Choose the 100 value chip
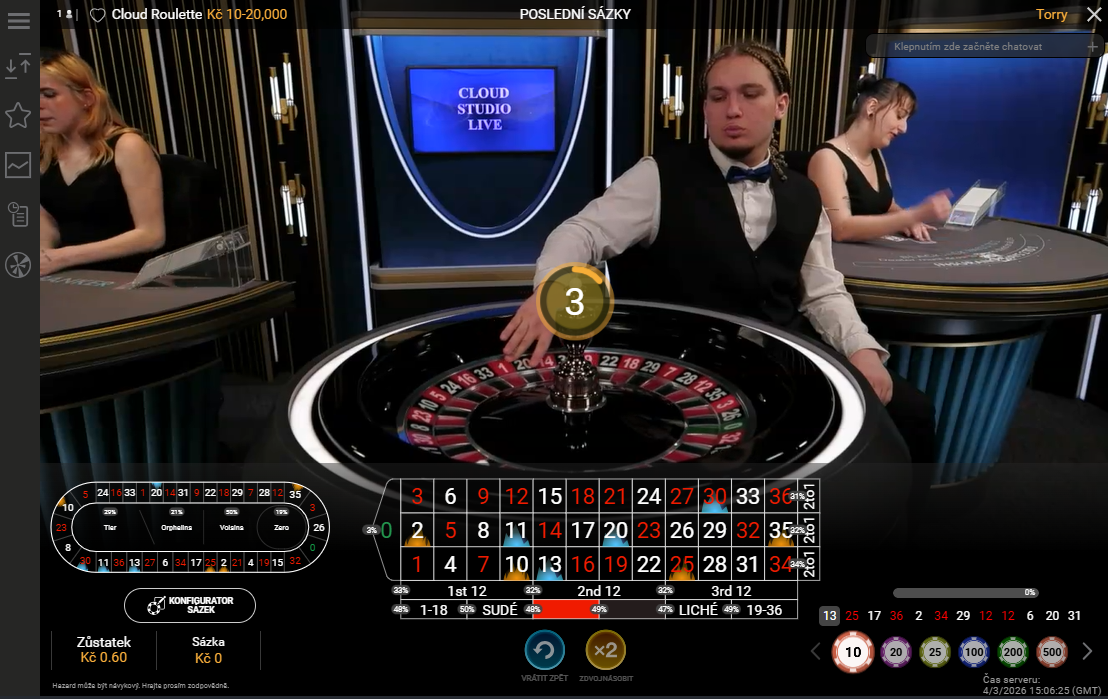This screenshot has width=1108, height=699. [973, 652]
